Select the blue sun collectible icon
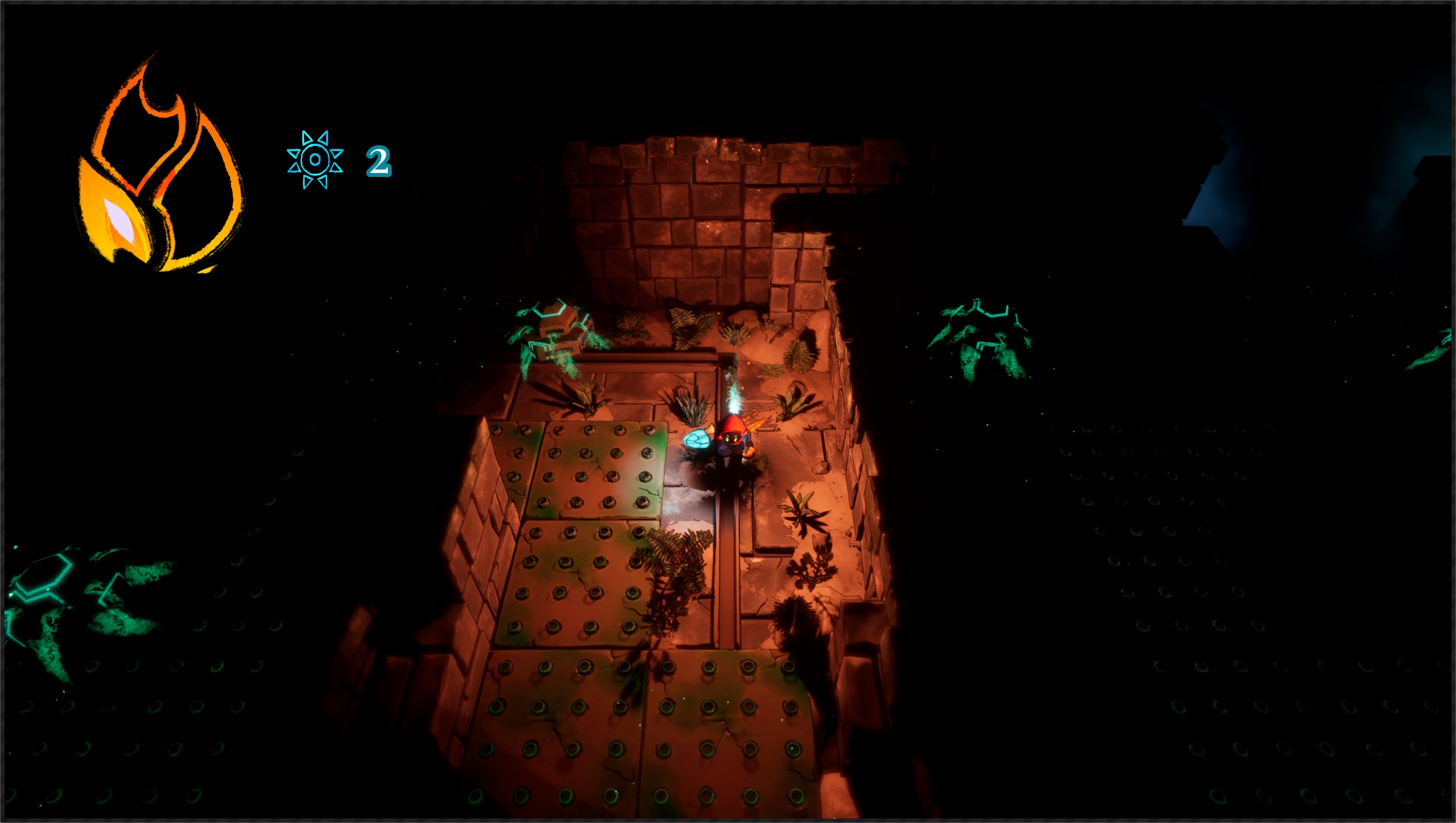Image resolution: width=1456 pixels, height=823 pixels. [x=315, y=160]
